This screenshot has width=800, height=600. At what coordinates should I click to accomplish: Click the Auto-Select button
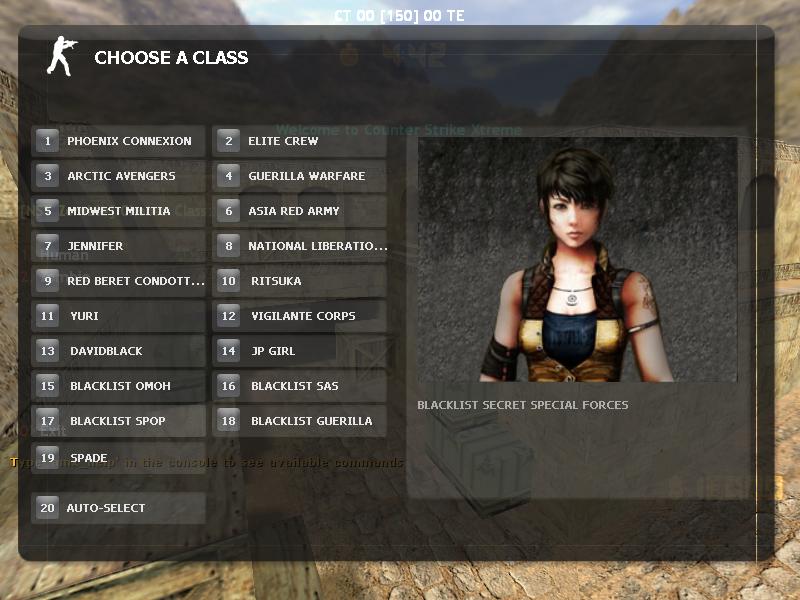point(119,508)
